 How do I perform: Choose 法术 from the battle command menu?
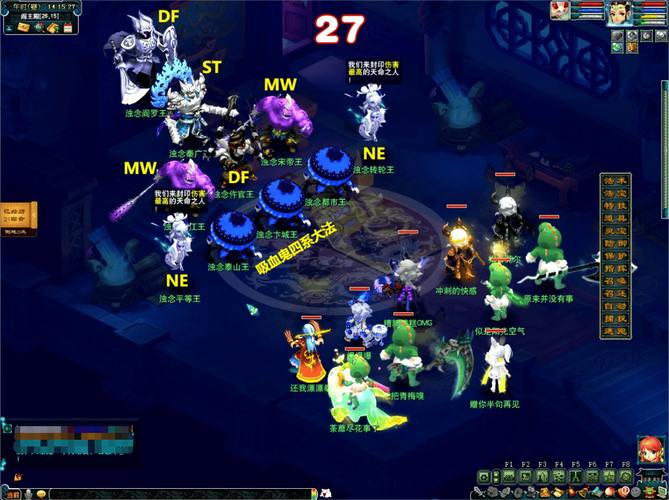pos(616,181)
